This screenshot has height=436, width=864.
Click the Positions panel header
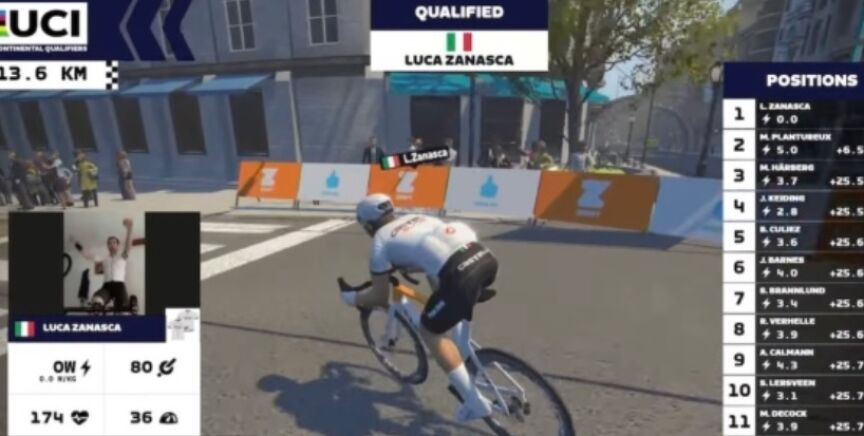point(797,80)
